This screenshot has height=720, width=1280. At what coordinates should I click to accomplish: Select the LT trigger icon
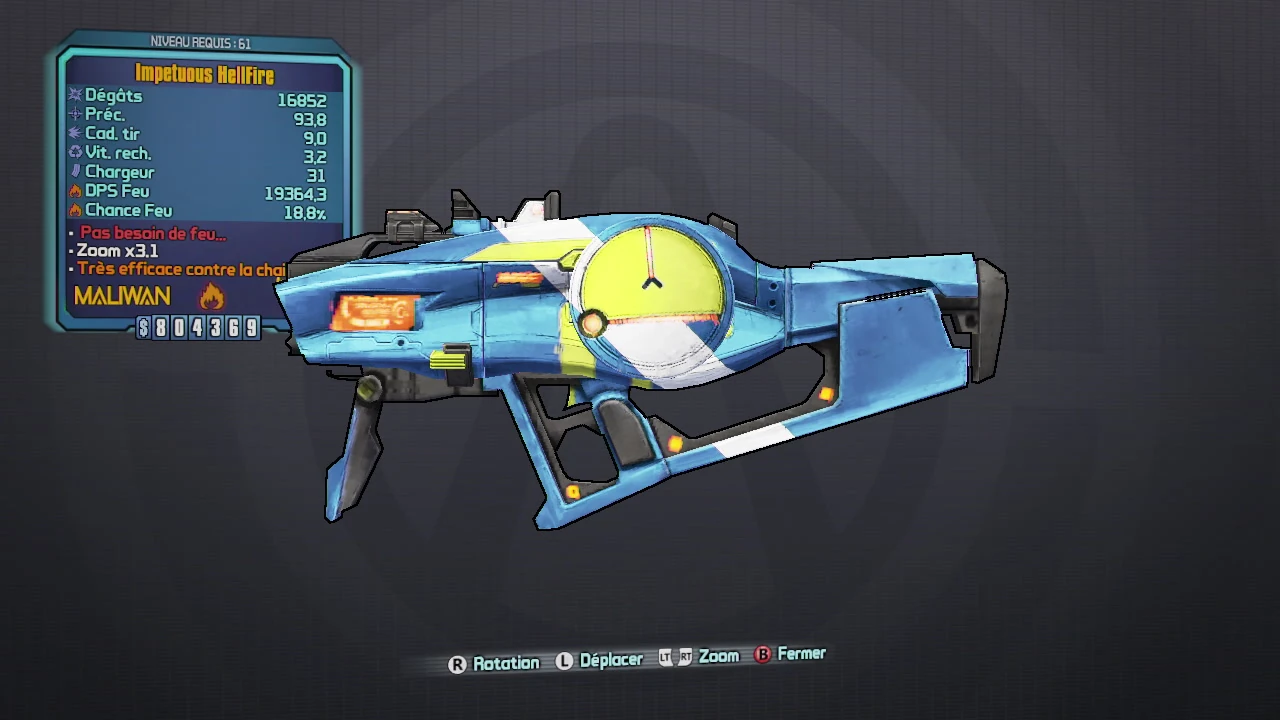[x=663, y=657]
